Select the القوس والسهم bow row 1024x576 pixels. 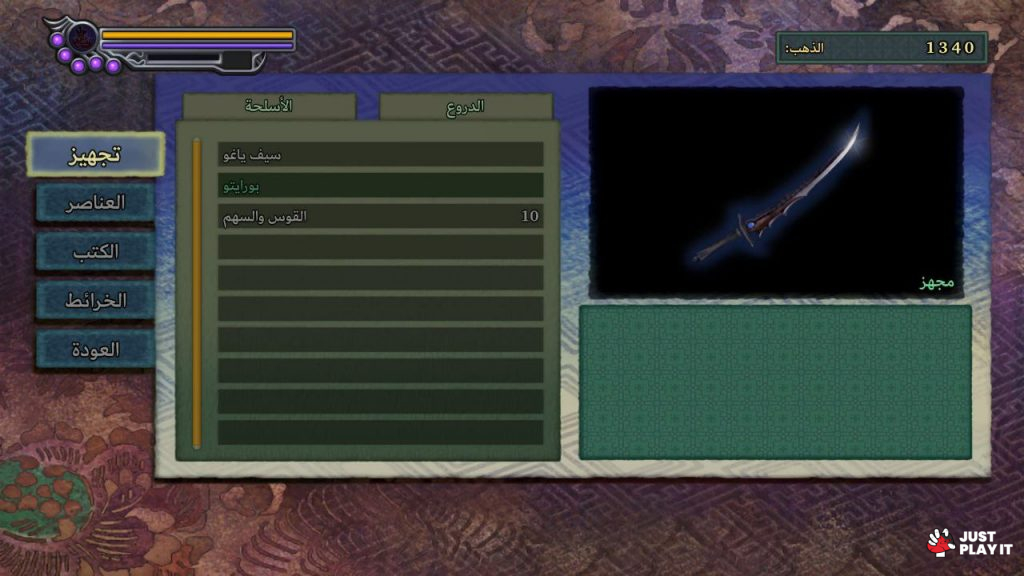click(380, 216)
